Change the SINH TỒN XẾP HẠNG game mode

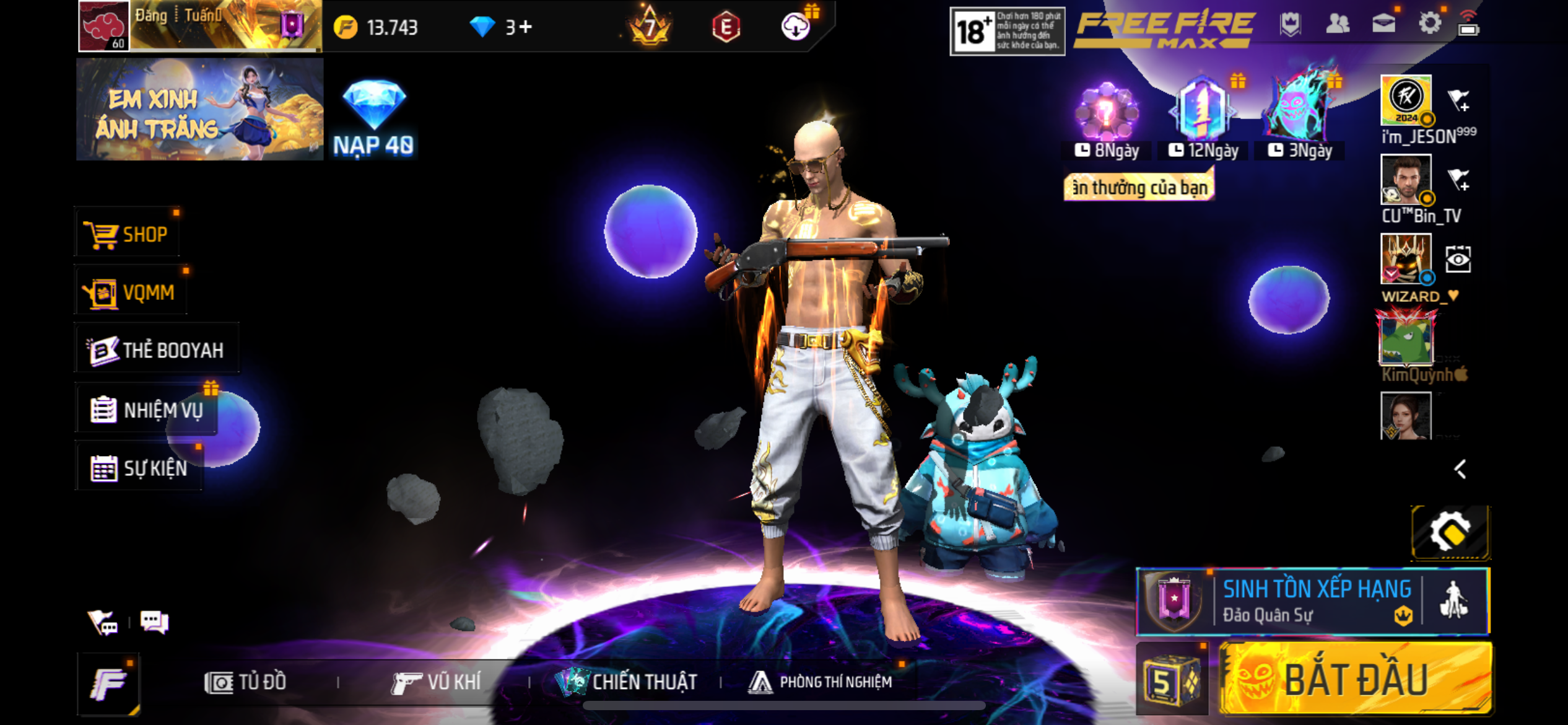pos(1313,601)
